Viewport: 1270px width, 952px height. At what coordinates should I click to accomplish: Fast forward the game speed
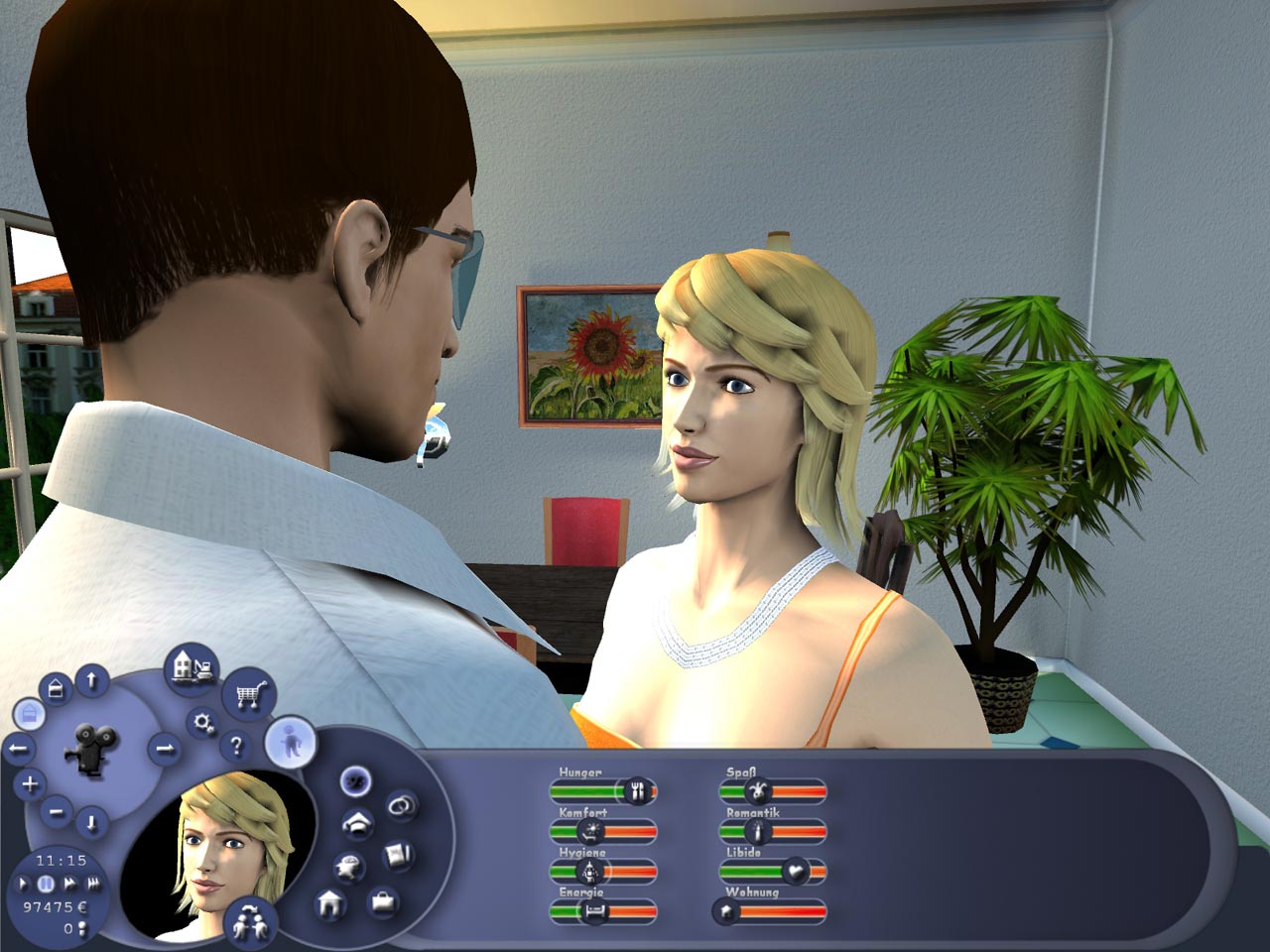pos(71,882)
